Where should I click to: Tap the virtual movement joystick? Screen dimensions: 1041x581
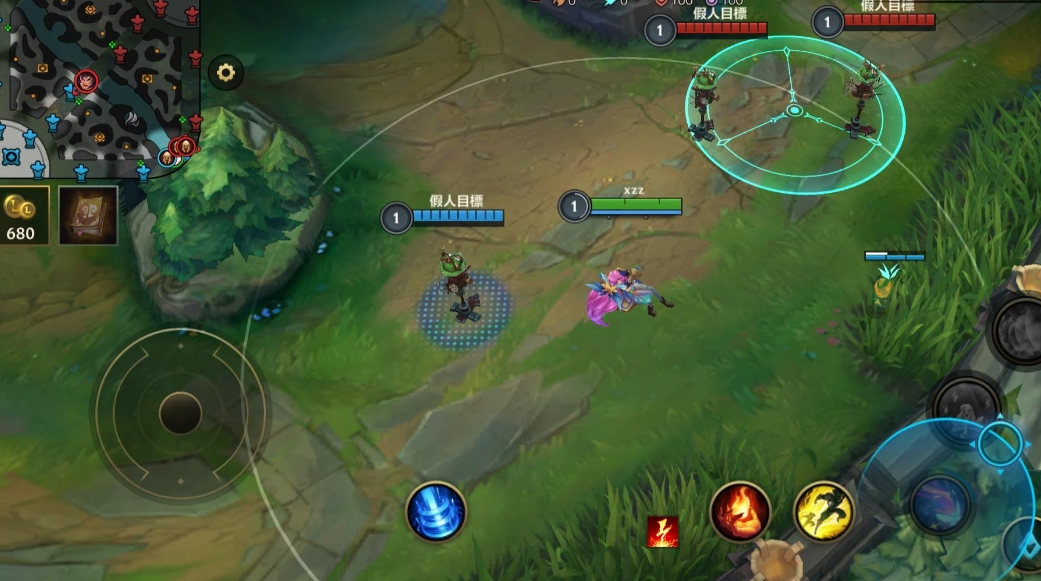point(180,412)
